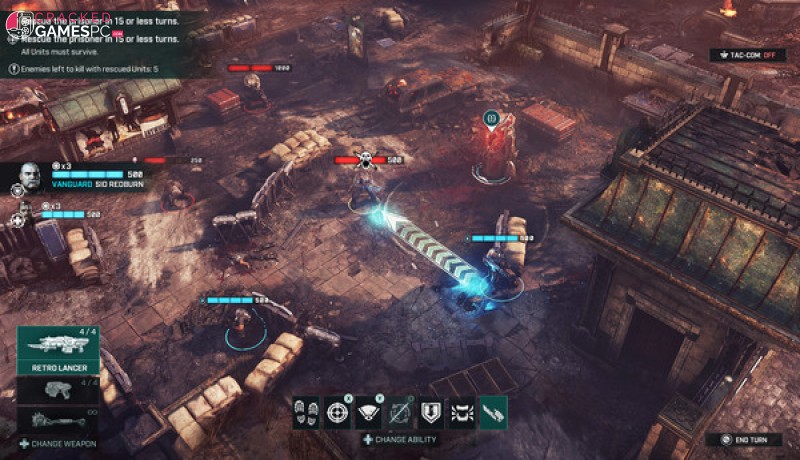
Task: Activate the clamp-shaped ability icon
Action: pyautogui.click(x=462, y=412)
